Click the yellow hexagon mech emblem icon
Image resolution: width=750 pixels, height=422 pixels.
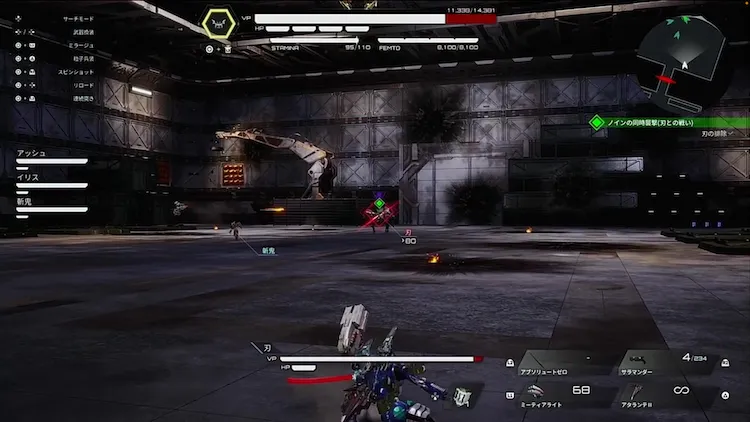218,24
